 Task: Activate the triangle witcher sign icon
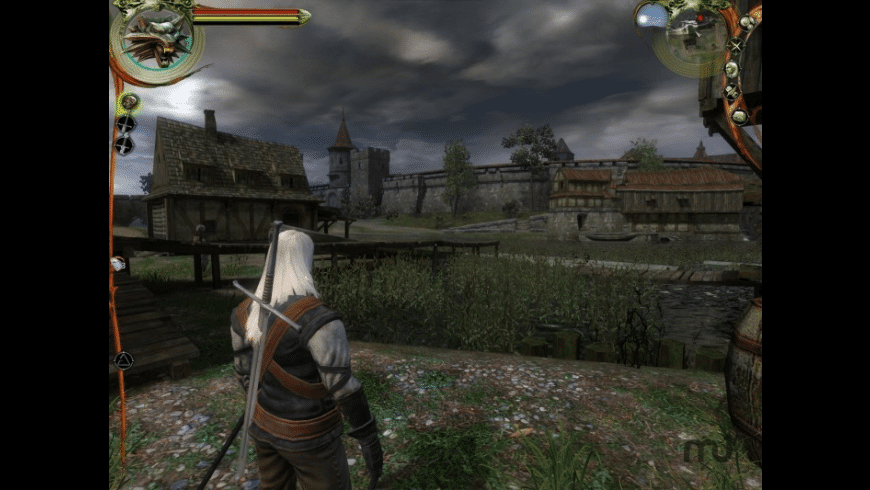(x=123, y=360)
